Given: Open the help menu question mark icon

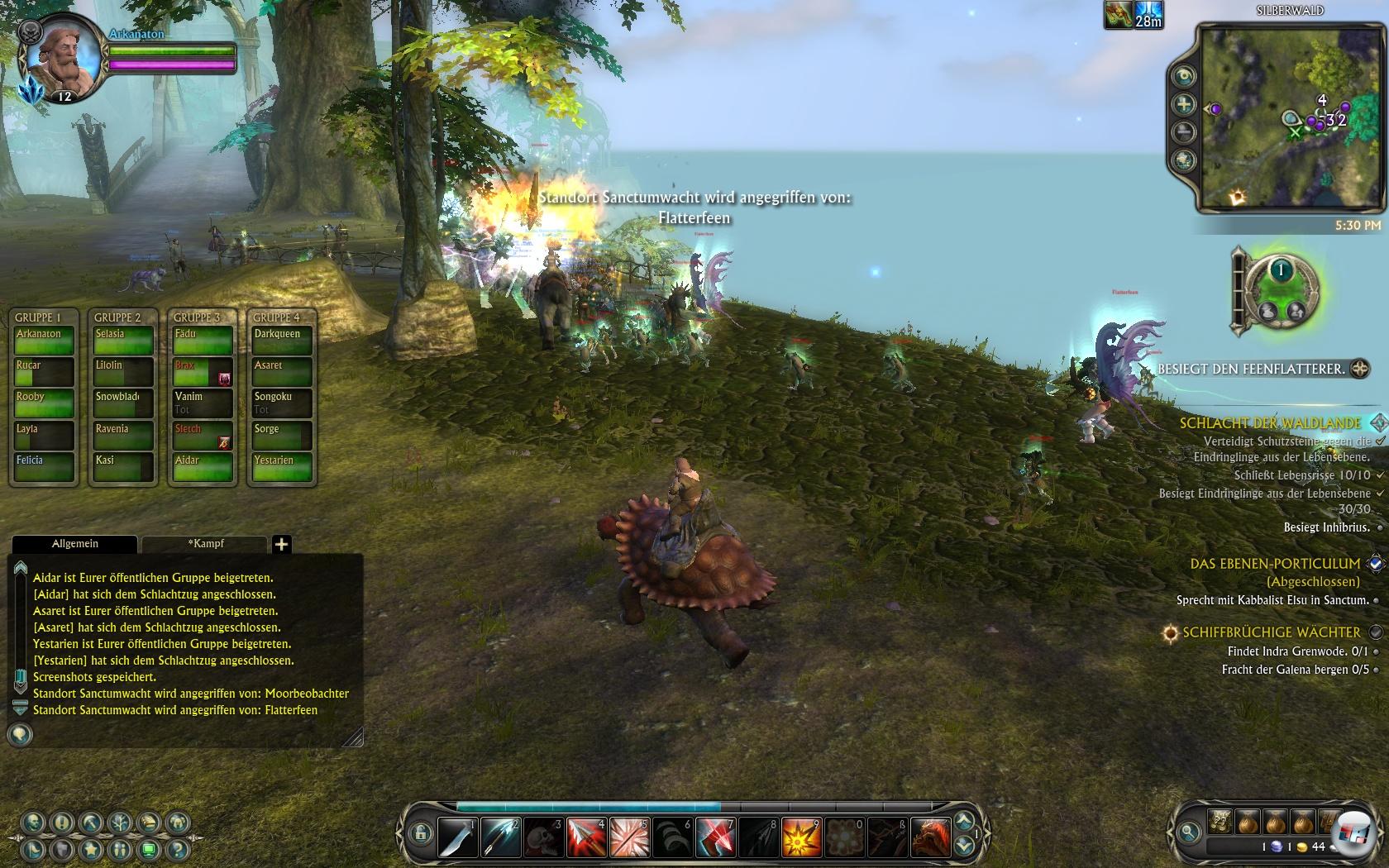Looking at the screenshot, I should click(176, 849).
